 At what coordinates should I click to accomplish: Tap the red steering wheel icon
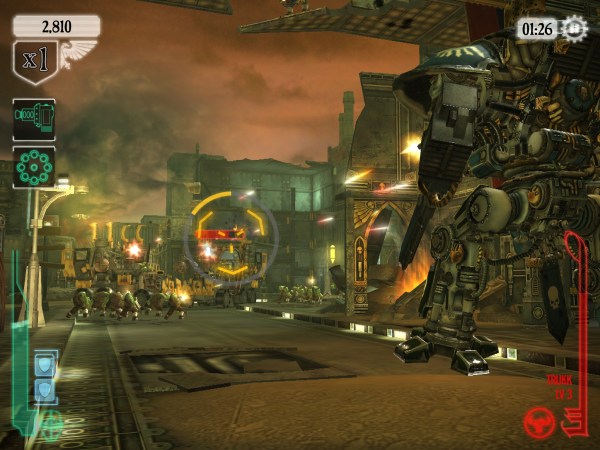pyautogui.click(x=540, y=423)
